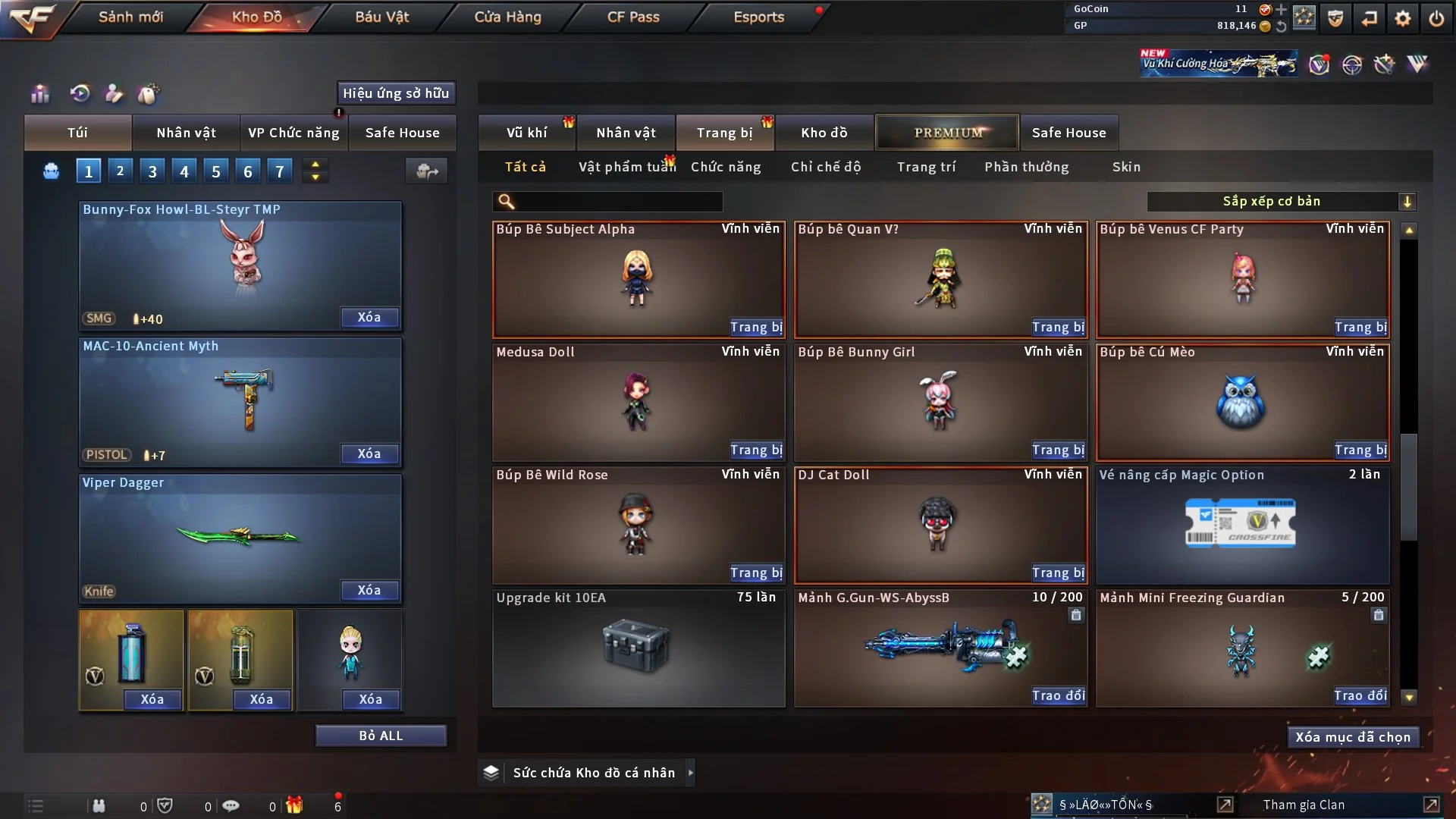1456x819 pixels.
Task: Open the Hiệu ứng sở hữu panel
Action: [396, 93]
